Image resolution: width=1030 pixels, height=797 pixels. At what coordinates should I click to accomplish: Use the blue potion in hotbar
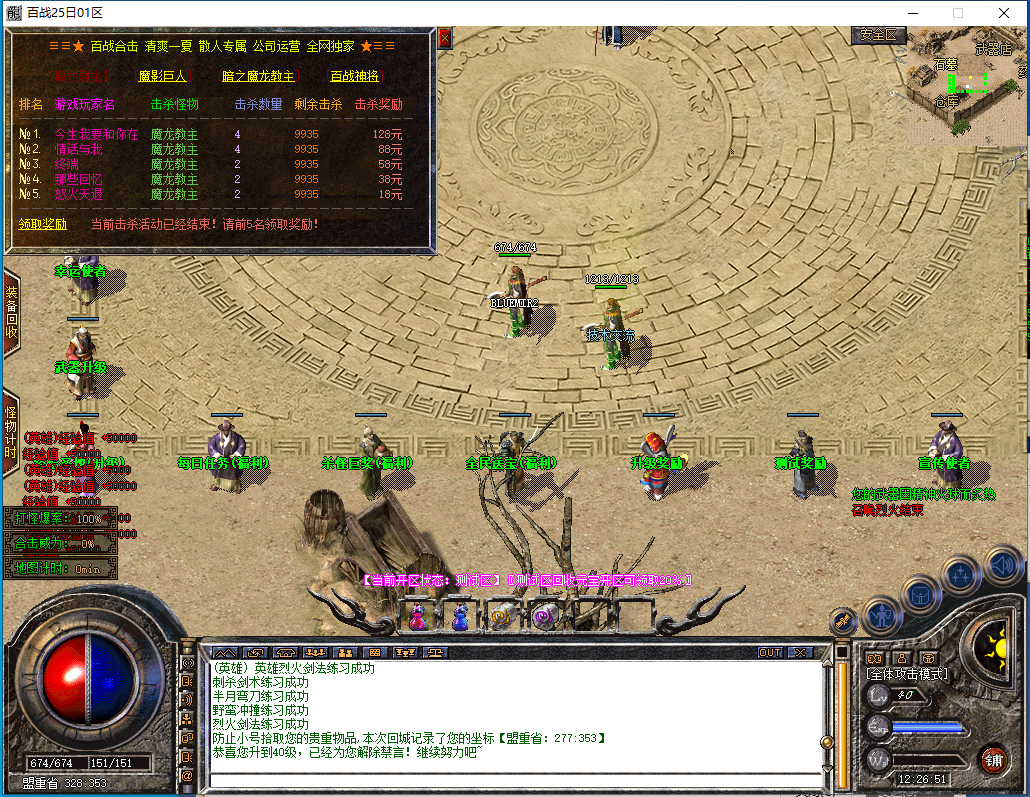(460, 617)
